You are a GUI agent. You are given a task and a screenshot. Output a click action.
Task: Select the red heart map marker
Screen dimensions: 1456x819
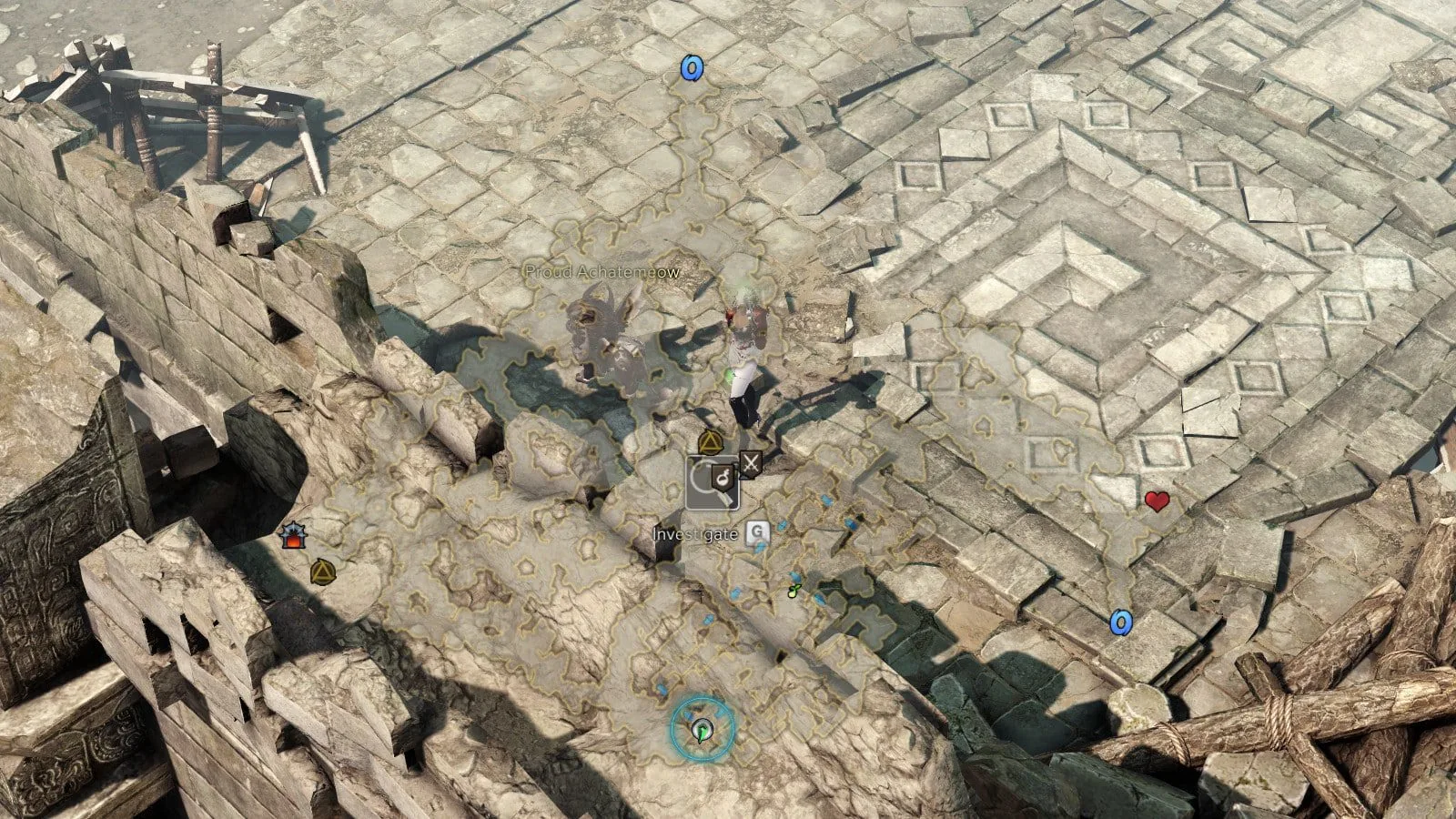pos(1157,500)
